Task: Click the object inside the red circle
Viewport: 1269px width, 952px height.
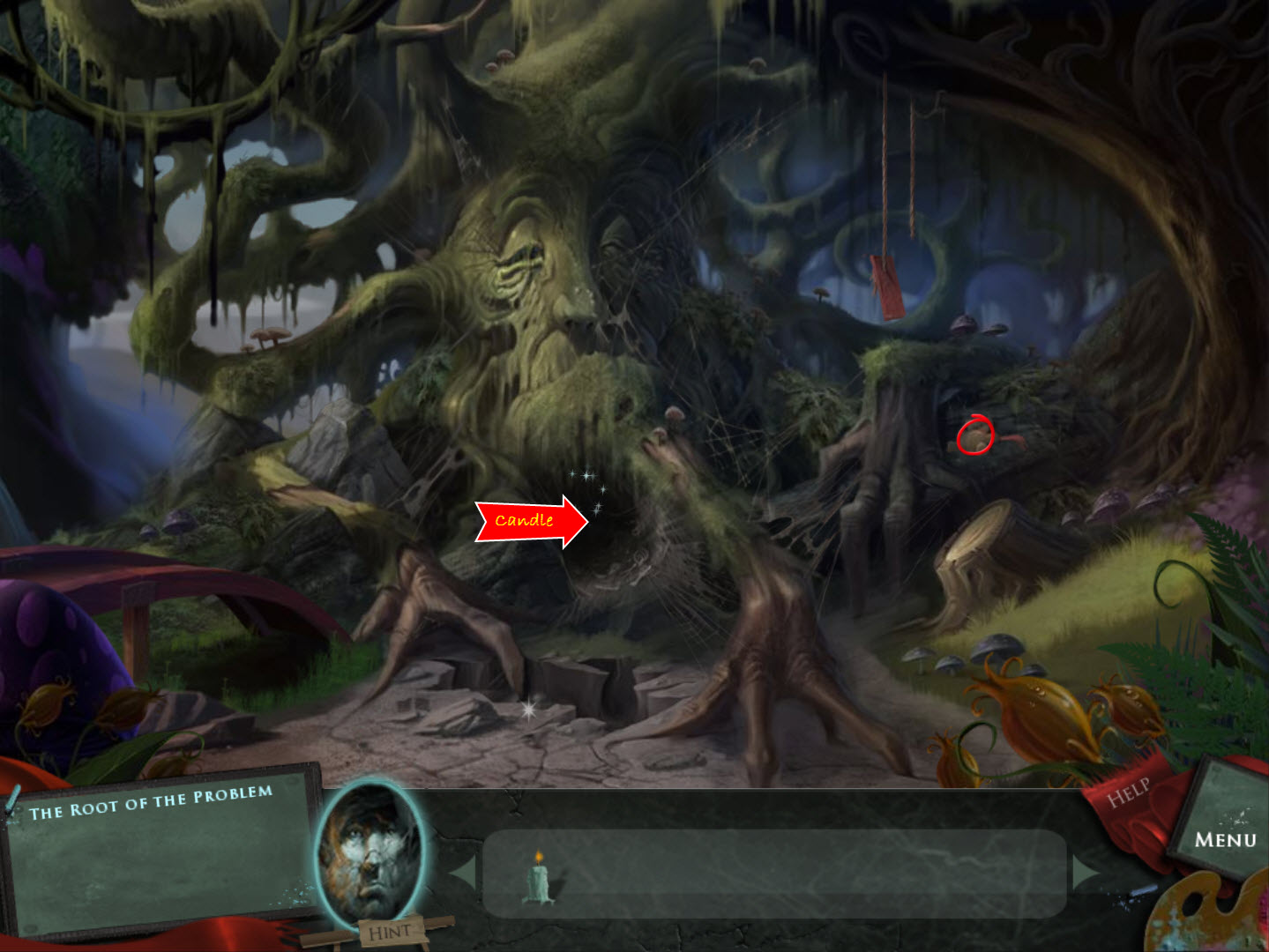Action: (x=975, y=437)
